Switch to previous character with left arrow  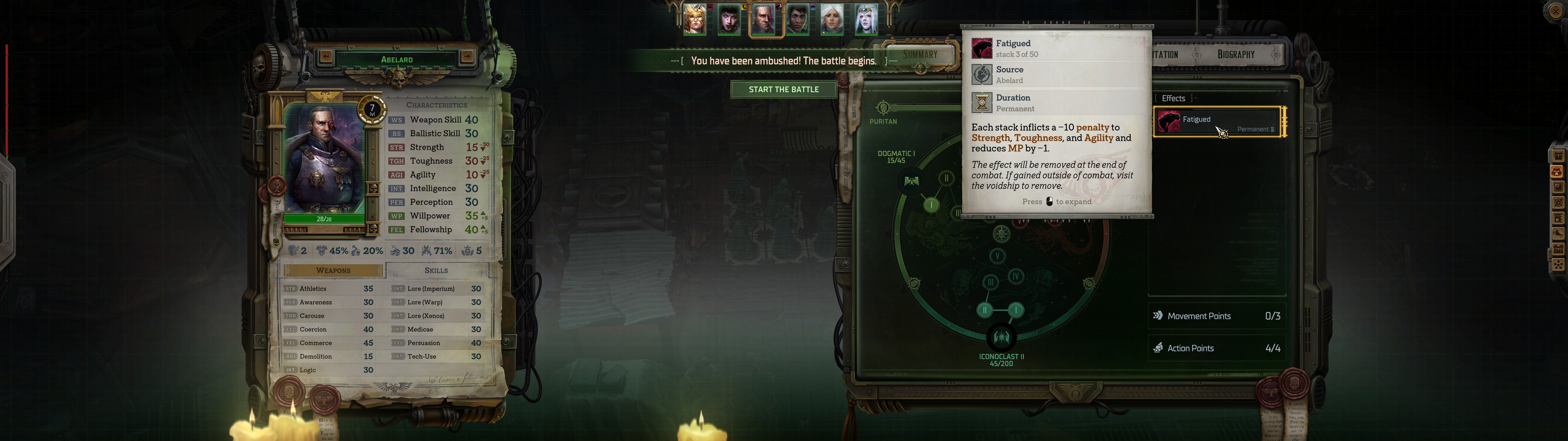coord(326,57)
